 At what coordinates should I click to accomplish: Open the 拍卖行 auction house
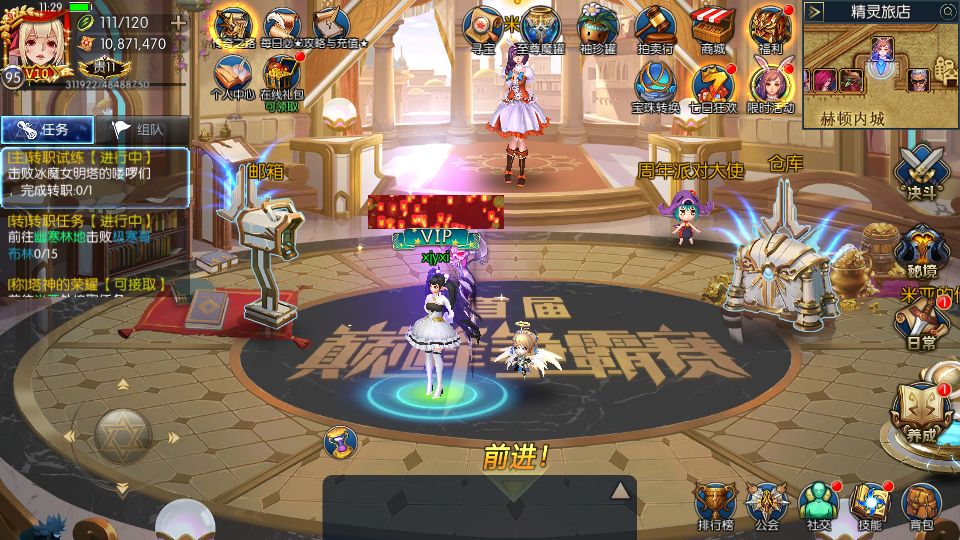(x=656, y=28)
